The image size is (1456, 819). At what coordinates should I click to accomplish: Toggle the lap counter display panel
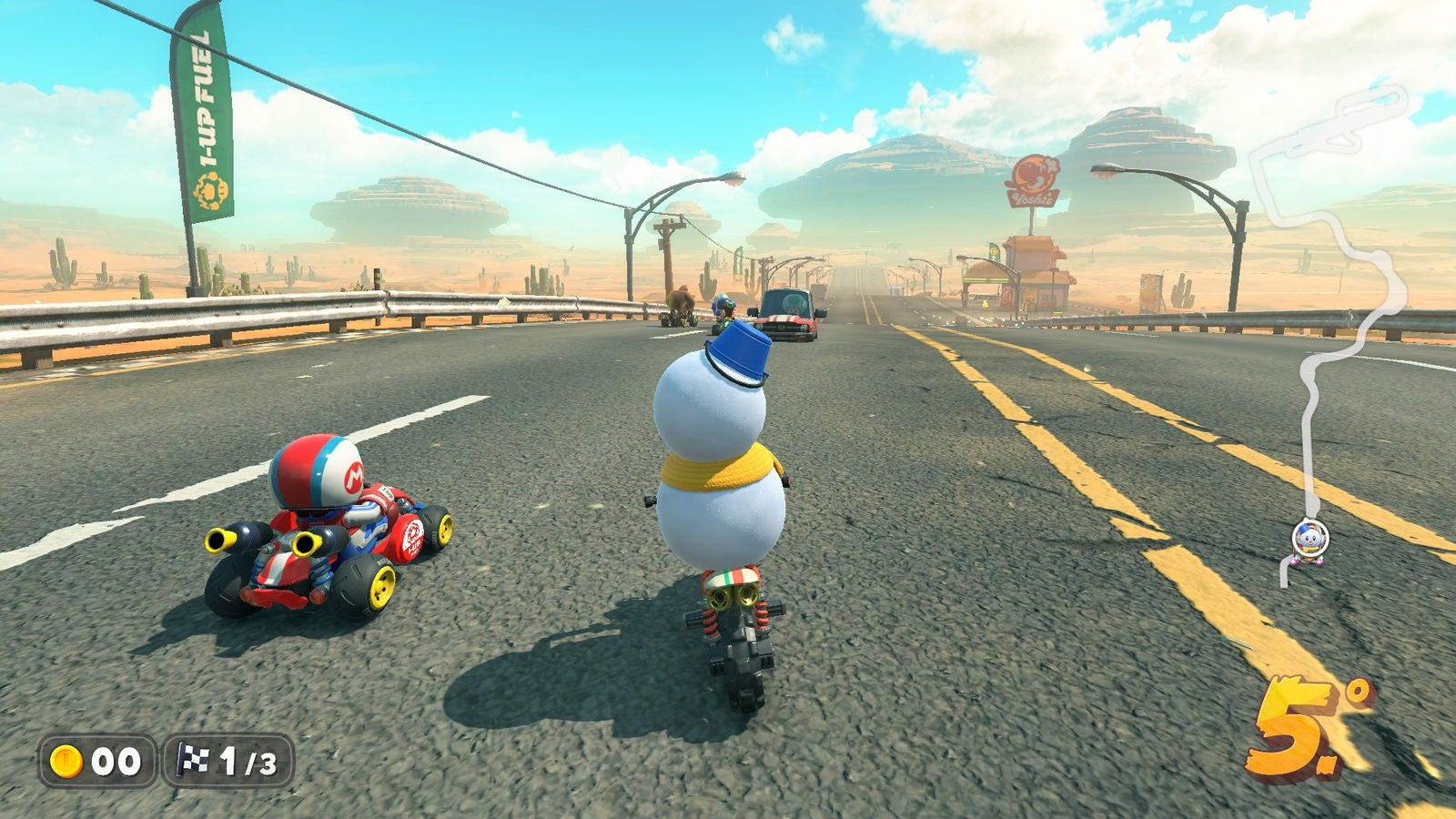click(x=227, y=761)
